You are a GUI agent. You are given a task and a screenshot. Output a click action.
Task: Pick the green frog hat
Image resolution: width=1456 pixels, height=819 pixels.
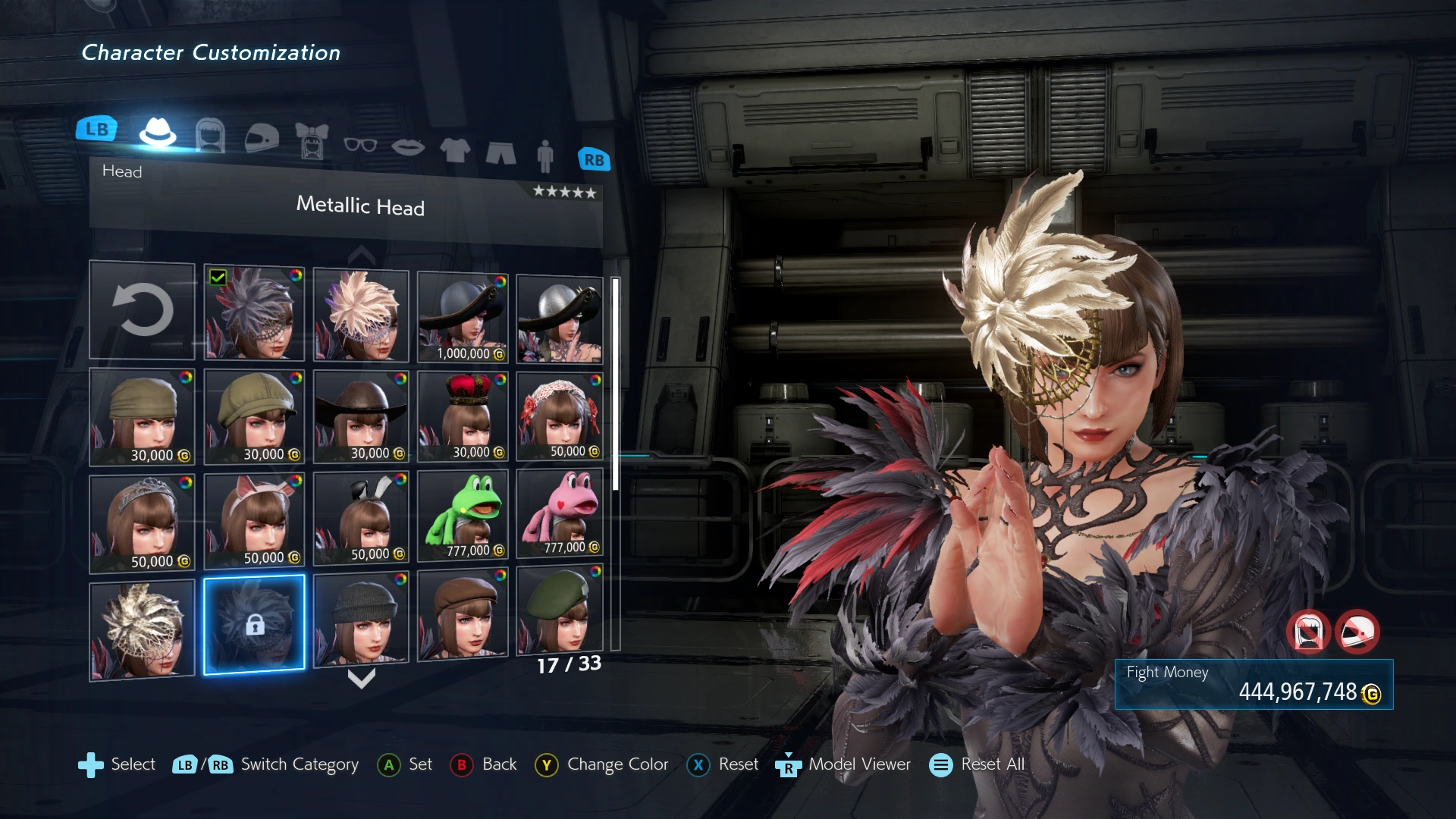[x=463, y=514]
